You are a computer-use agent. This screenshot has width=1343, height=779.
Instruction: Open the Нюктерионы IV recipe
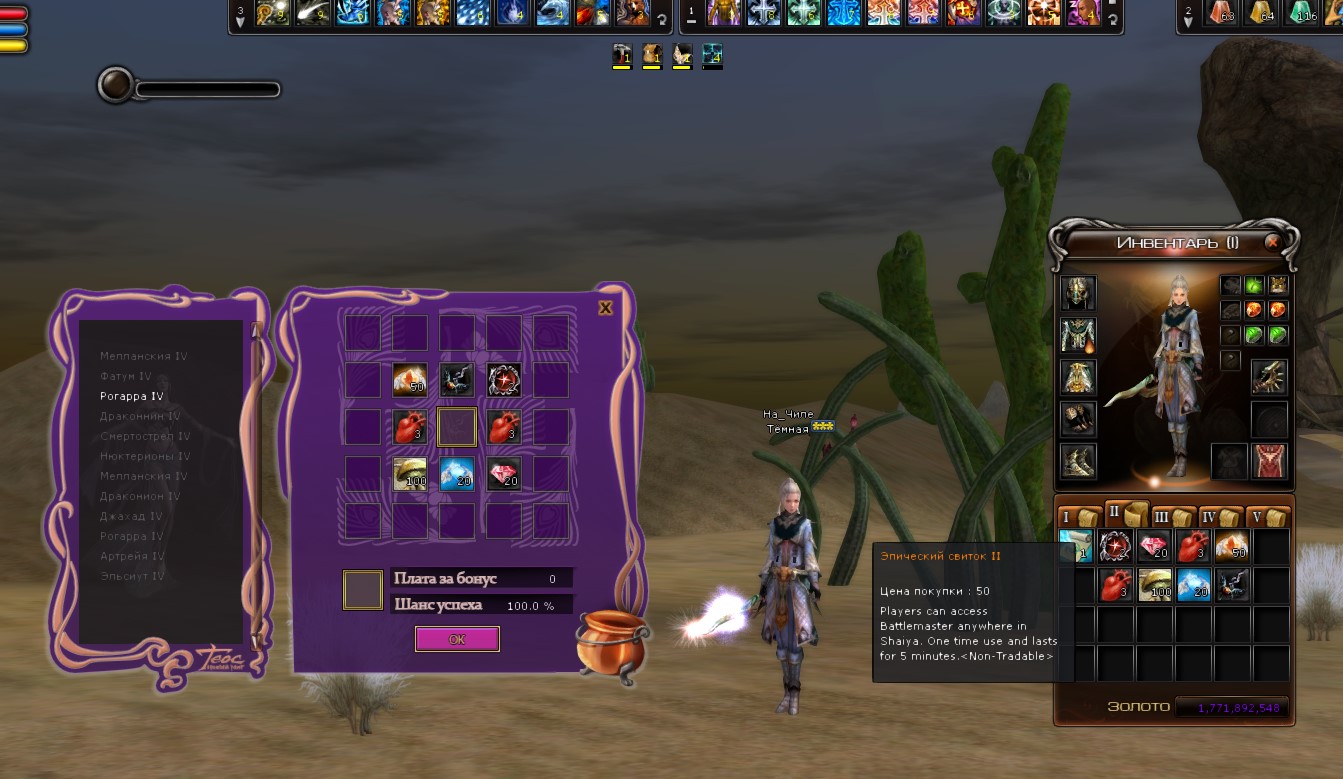(x=145, y=456)
